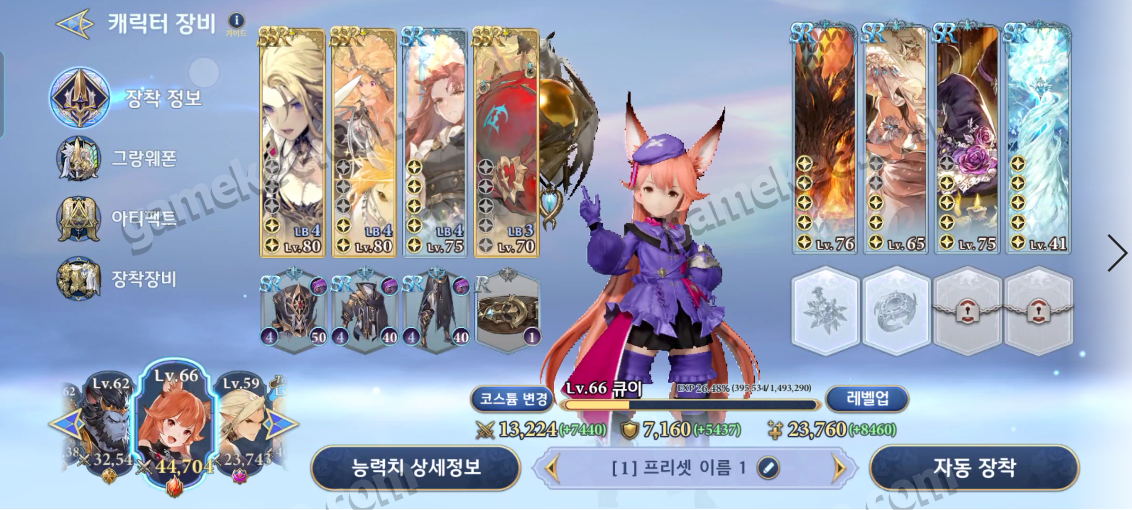This screenshot has height=510, width=1132.
Task: Tap the 레벨업 button
Action: (x=868, y=399)
